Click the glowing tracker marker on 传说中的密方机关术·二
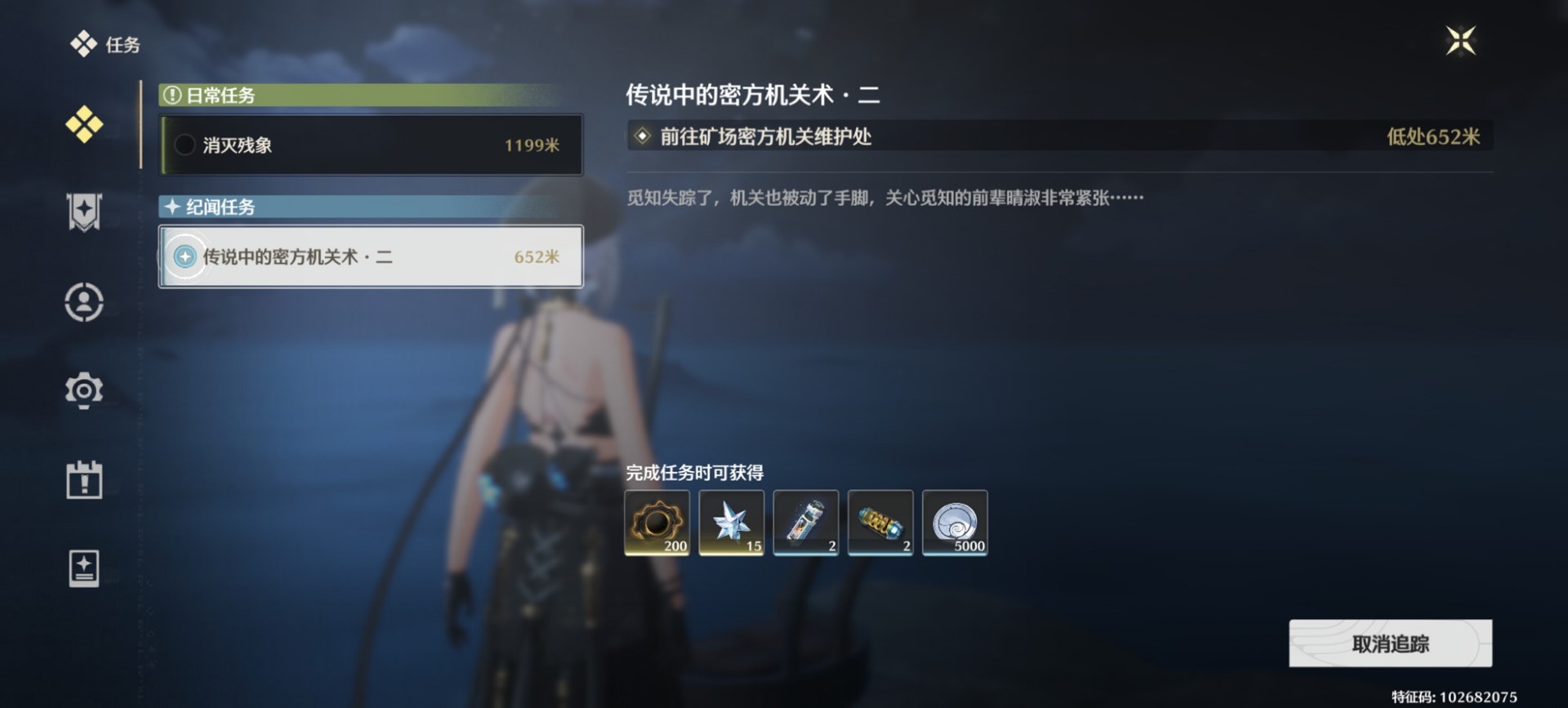The image size is (1568, 708). (185, 257)
